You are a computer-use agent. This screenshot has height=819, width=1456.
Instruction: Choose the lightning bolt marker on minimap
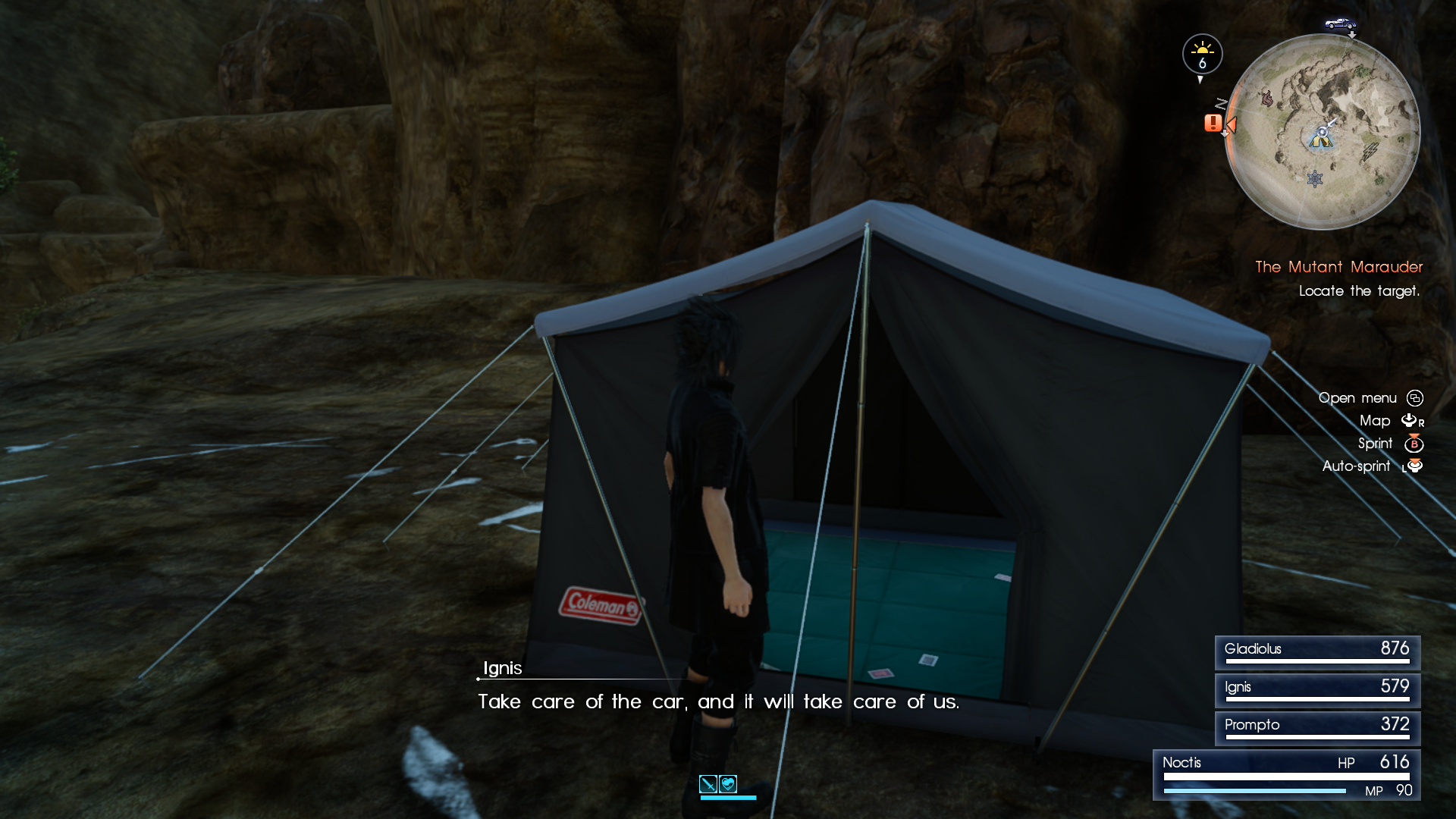[1370, 152]
